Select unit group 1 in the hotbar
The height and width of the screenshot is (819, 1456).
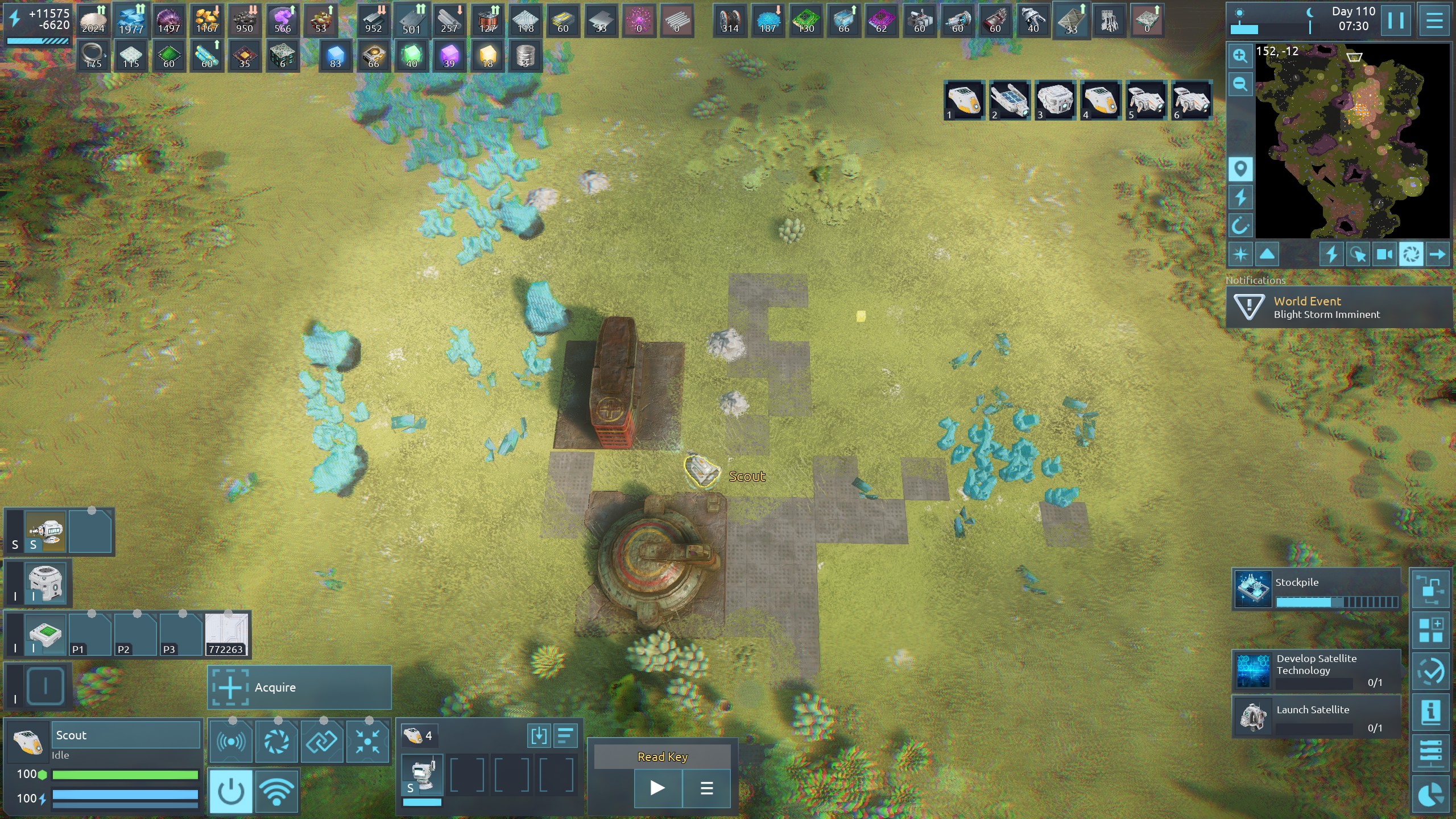[965, 100]
